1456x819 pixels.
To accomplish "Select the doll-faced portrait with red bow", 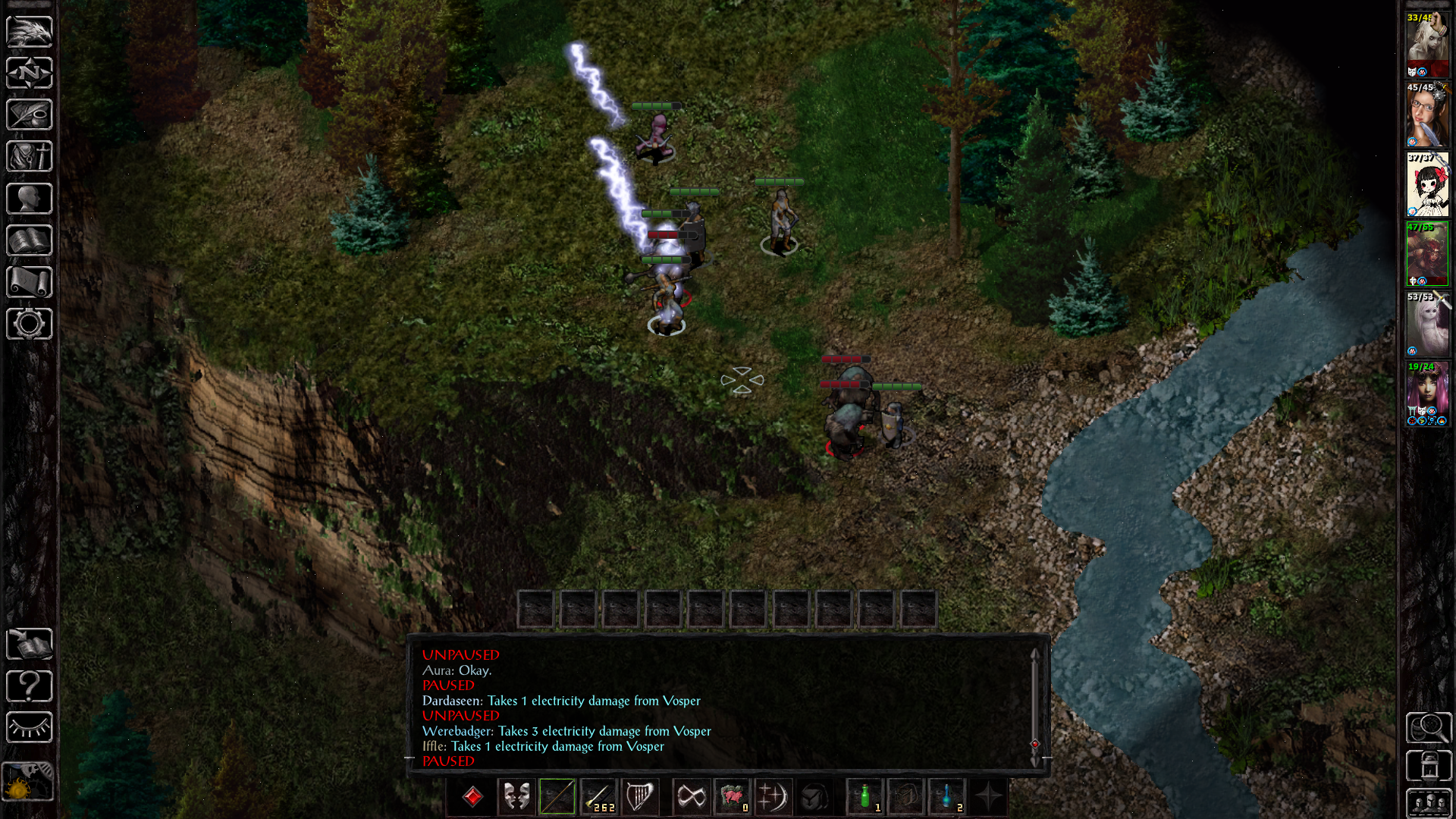I will pos(1427,185).
